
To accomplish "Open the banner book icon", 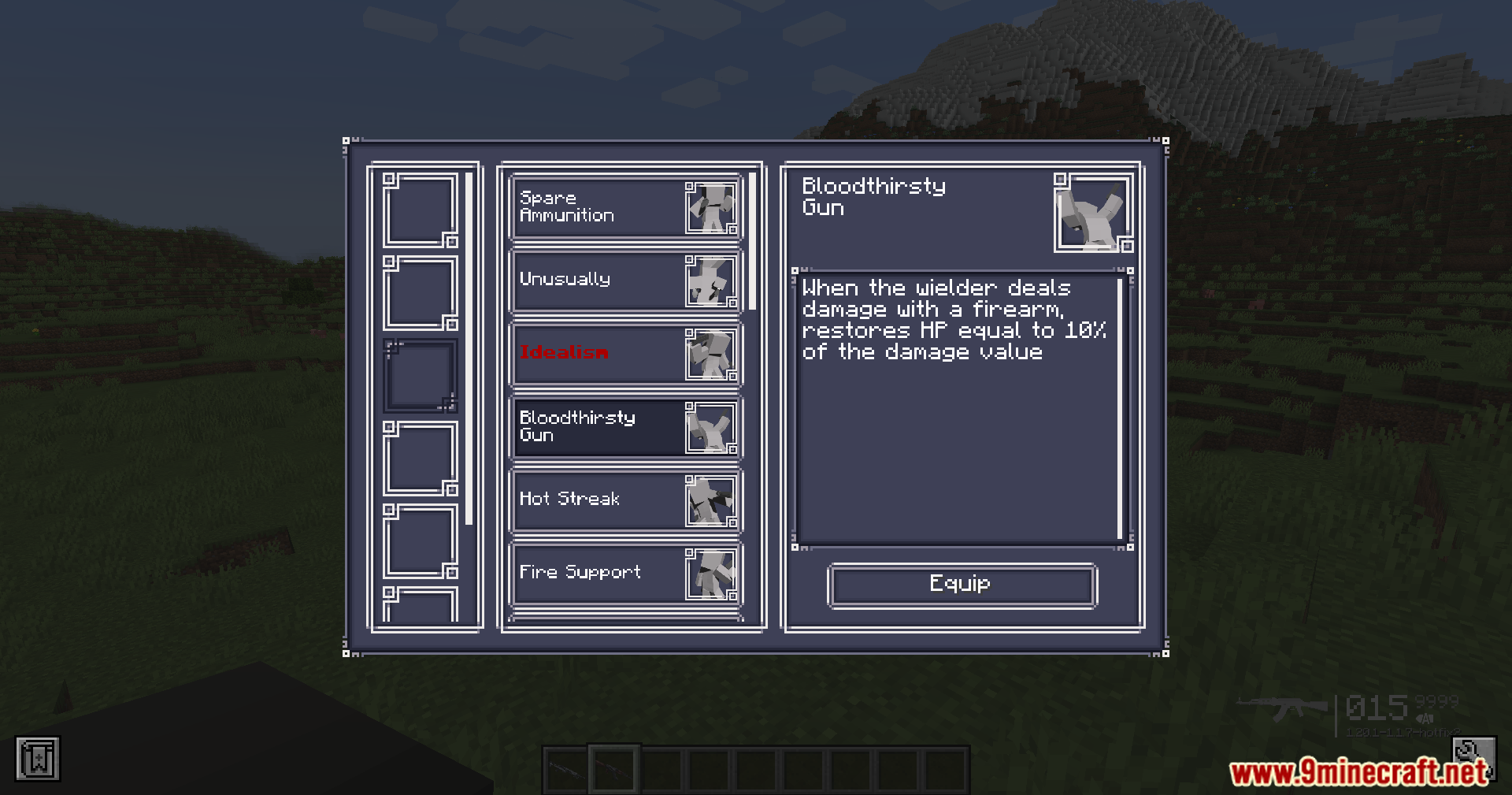I will 37,760.
